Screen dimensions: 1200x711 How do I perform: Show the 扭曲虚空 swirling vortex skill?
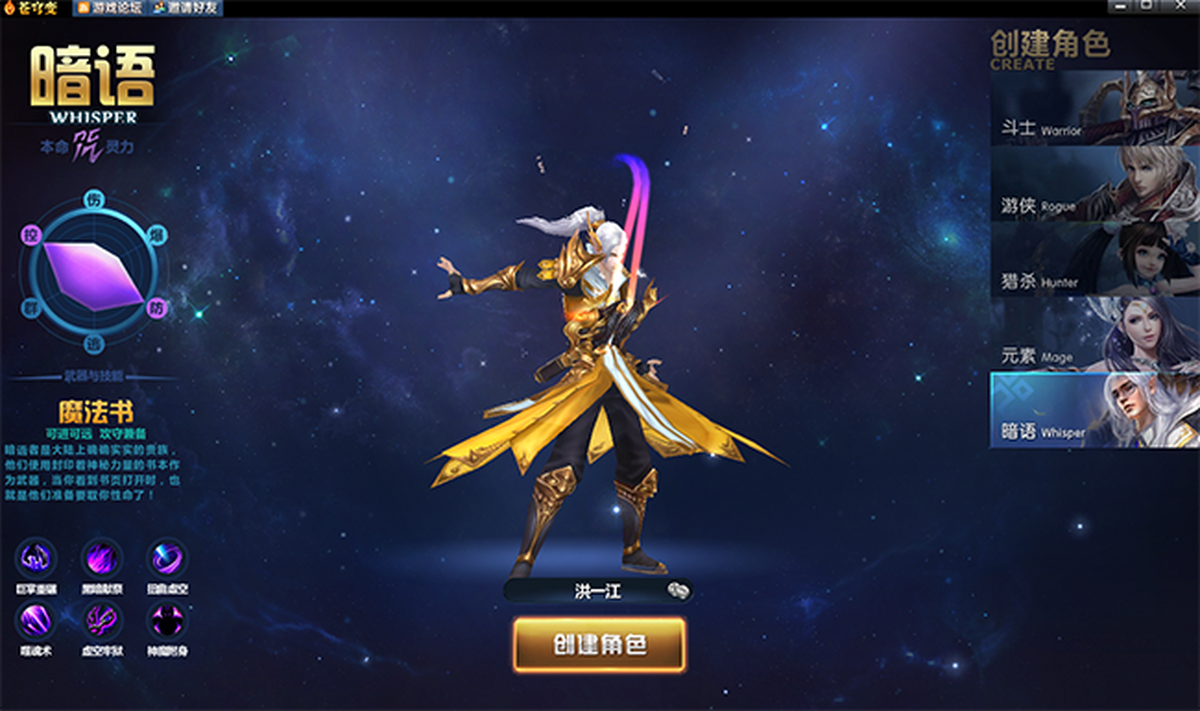point(166,557)
